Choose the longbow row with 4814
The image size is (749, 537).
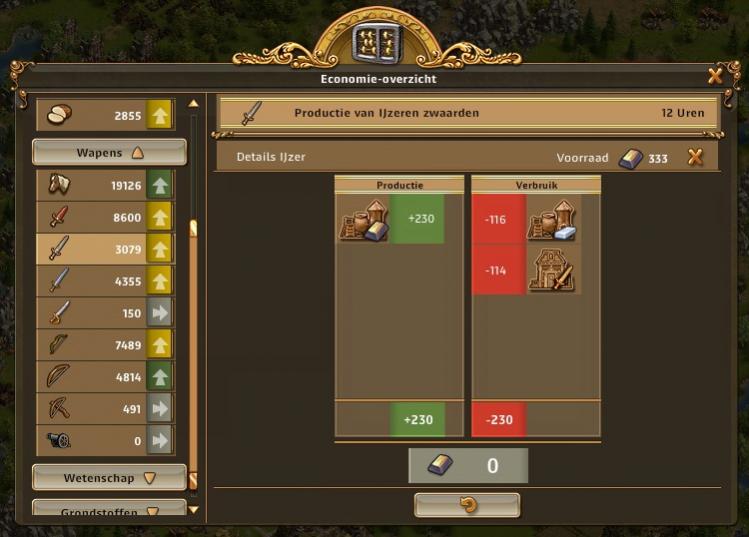click(x=105, y=376)
